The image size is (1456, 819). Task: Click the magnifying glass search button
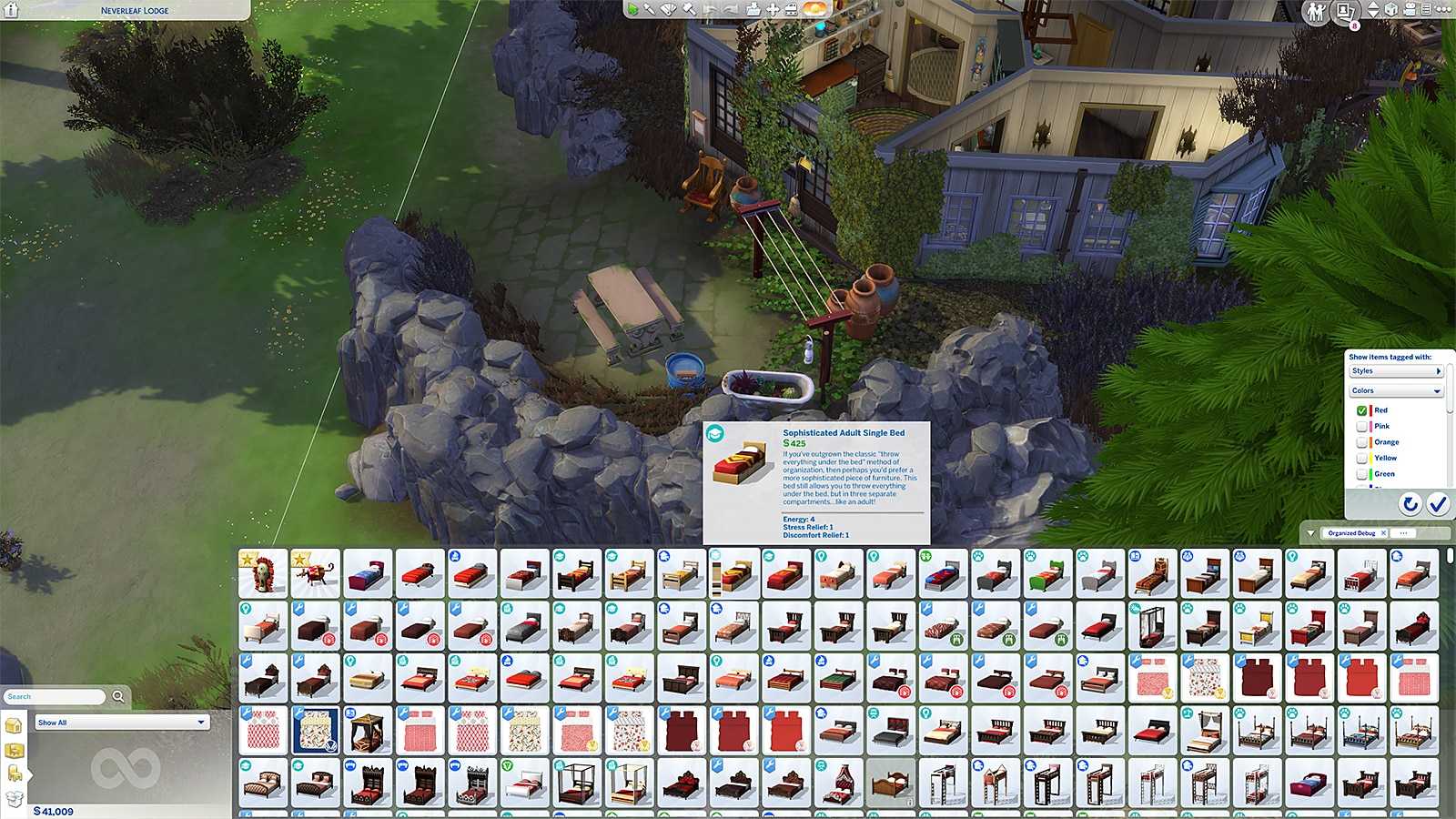[118, 697]
